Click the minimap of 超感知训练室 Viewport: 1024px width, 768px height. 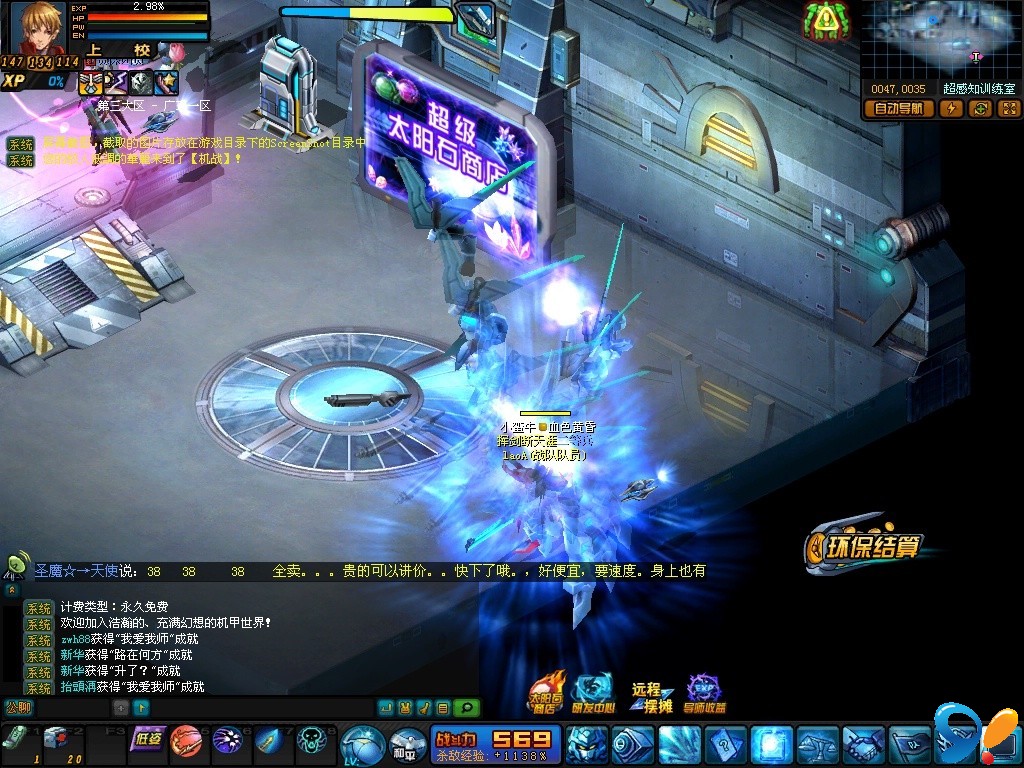click(939, 40)
